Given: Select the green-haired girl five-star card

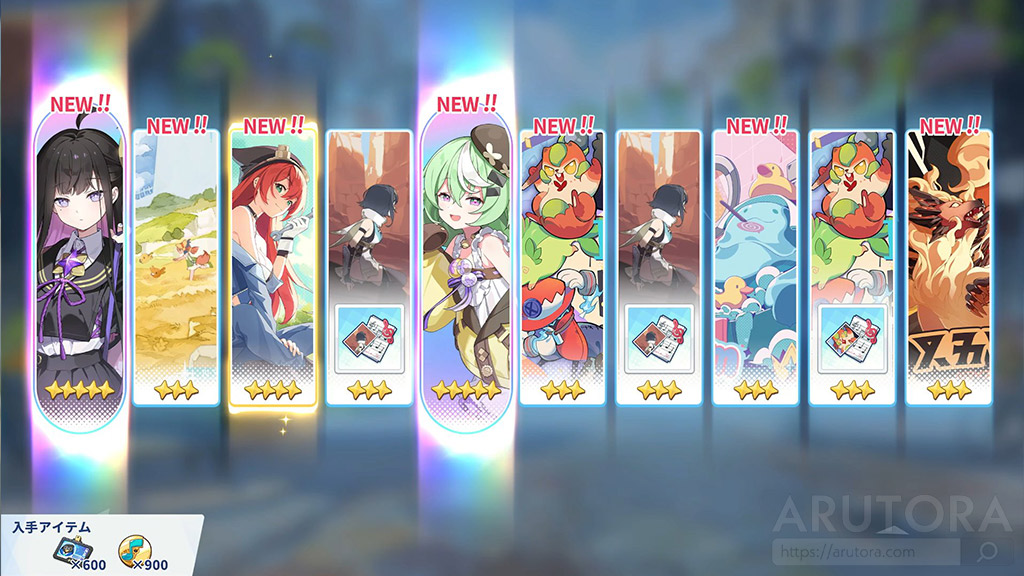Looking at the screenshot, I should (x=465, y=265).
